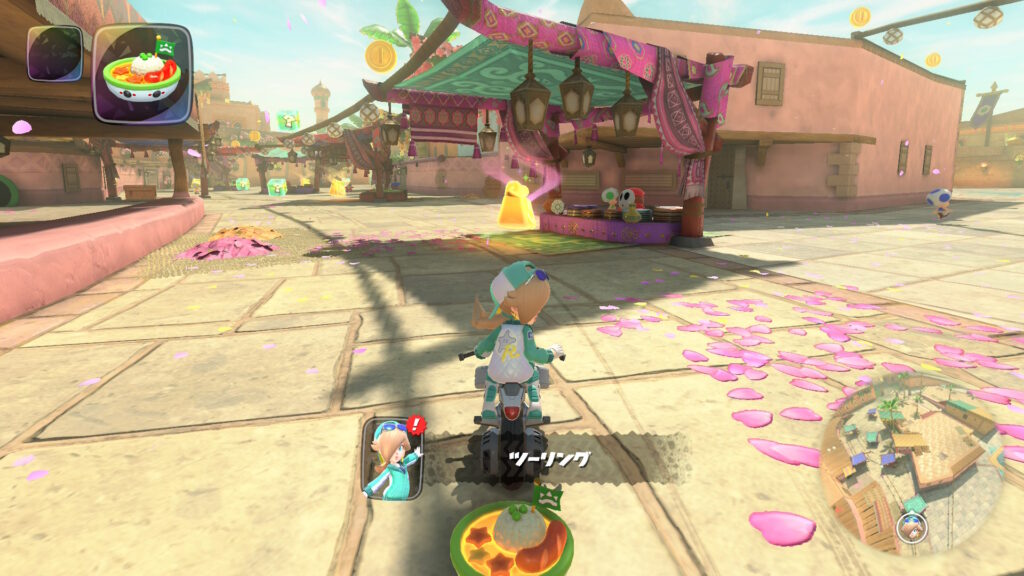Click the small empty secondary item slot
The width and height of the screenshot is (1024, 576).
pos(54,53)
